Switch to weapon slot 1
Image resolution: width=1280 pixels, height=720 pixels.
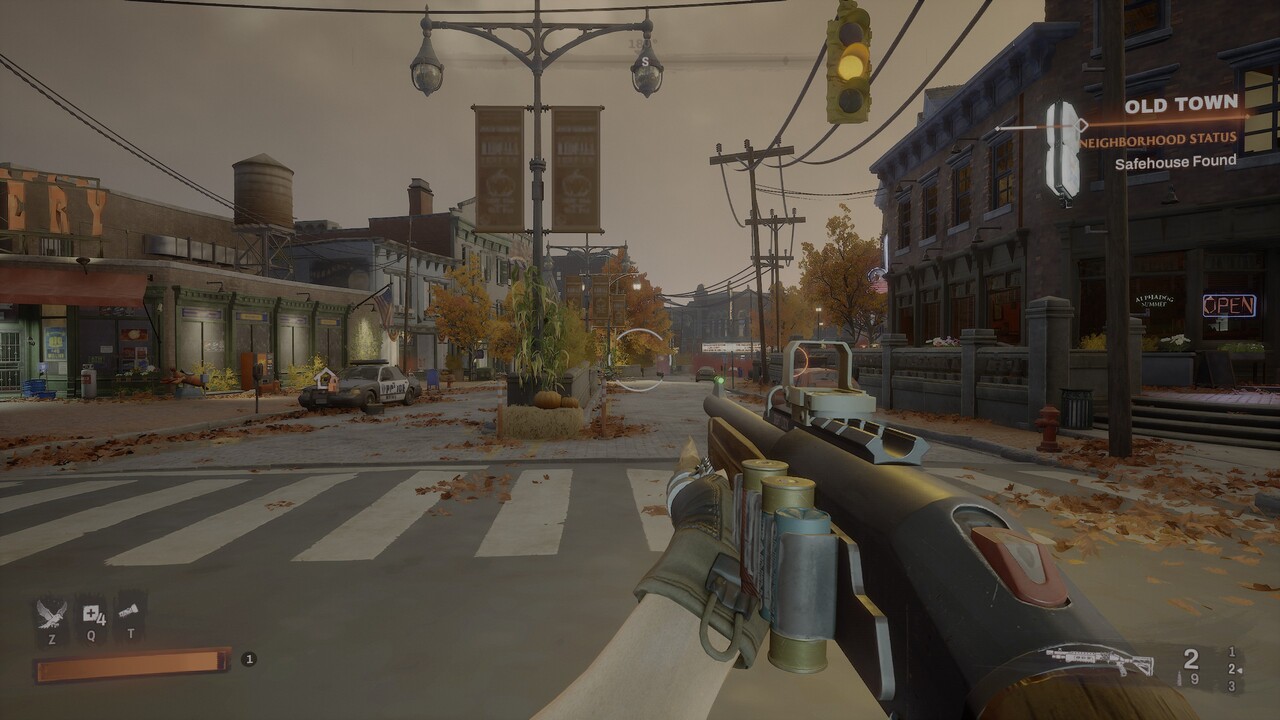click(1232, 652)
